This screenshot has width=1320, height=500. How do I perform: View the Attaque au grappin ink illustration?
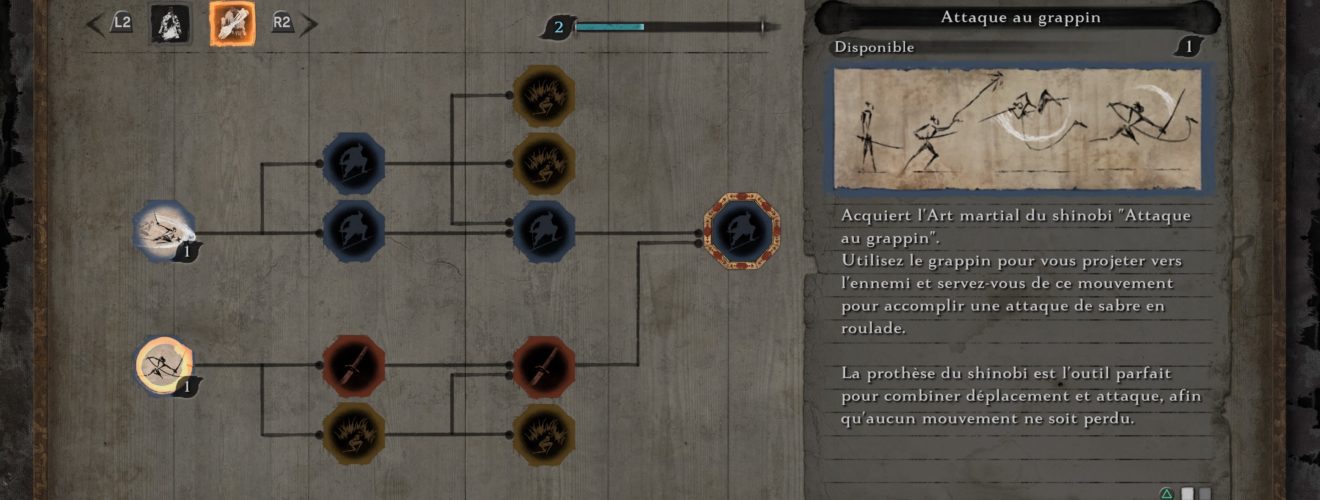[1018, 128]
